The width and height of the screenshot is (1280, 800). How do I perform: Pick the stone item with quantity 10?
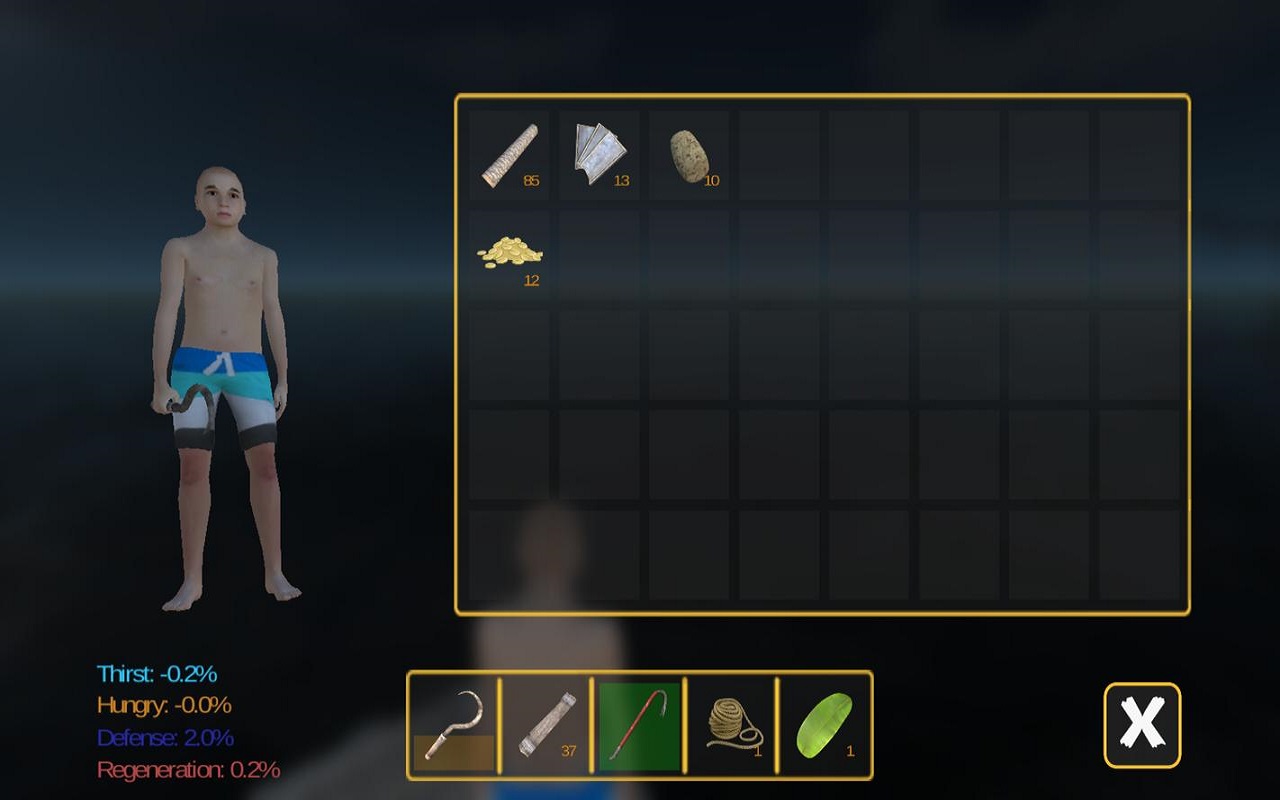point(688,152)
